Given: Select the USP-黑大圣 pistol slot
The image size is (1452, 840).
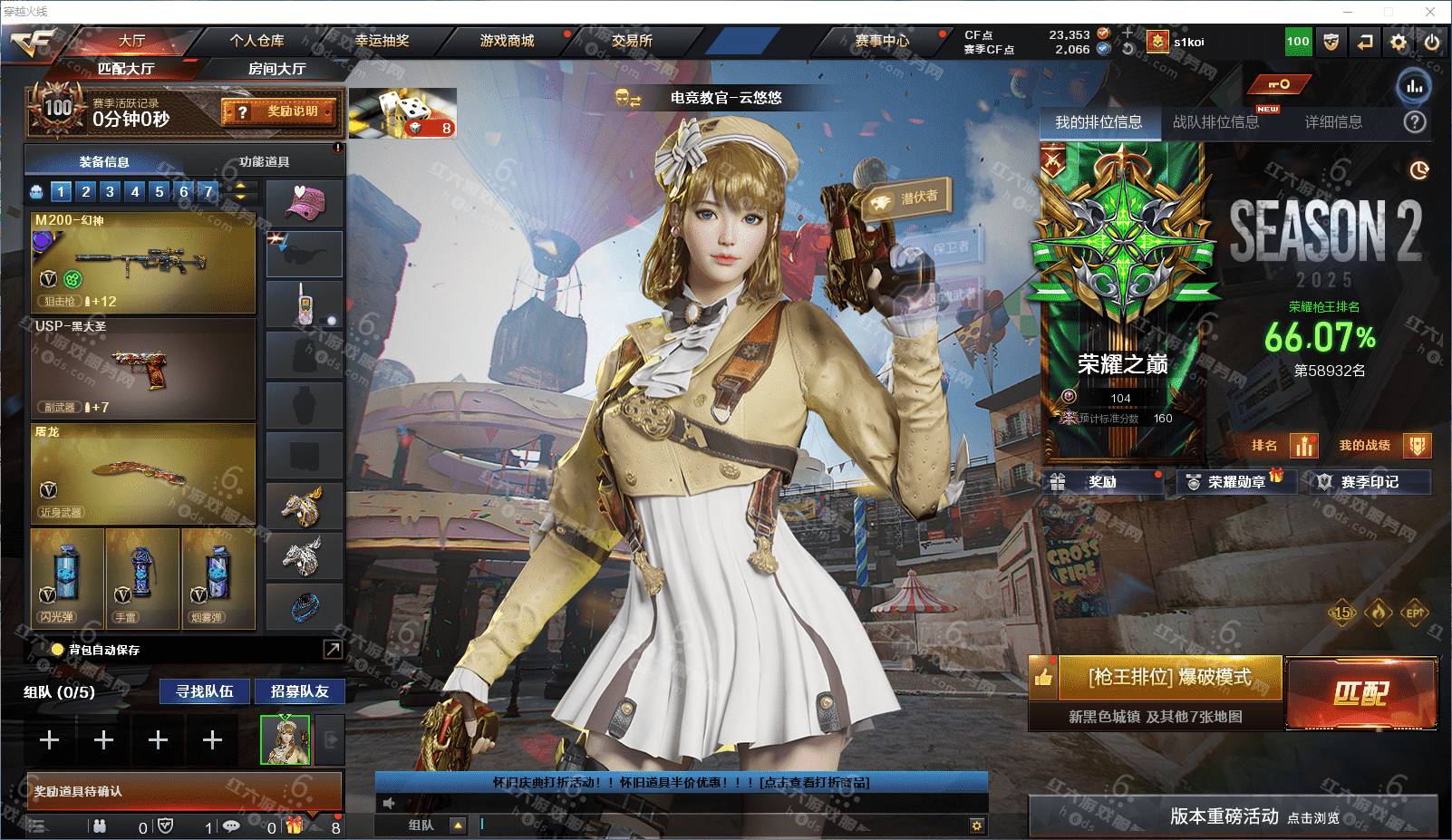Looking at the screenshot, I should [143, 367].
